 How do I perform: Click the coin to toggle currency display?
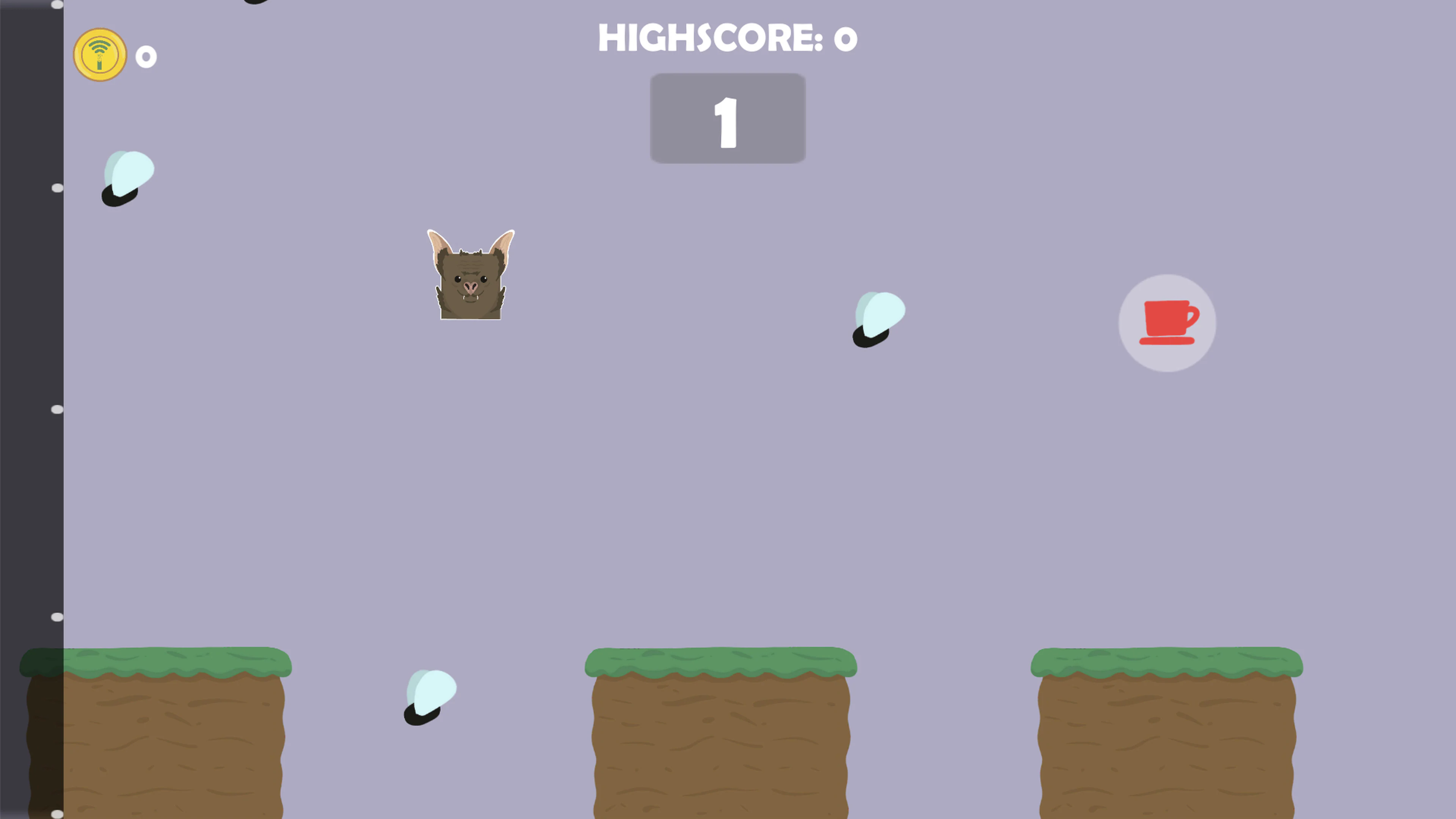point(99,54)
